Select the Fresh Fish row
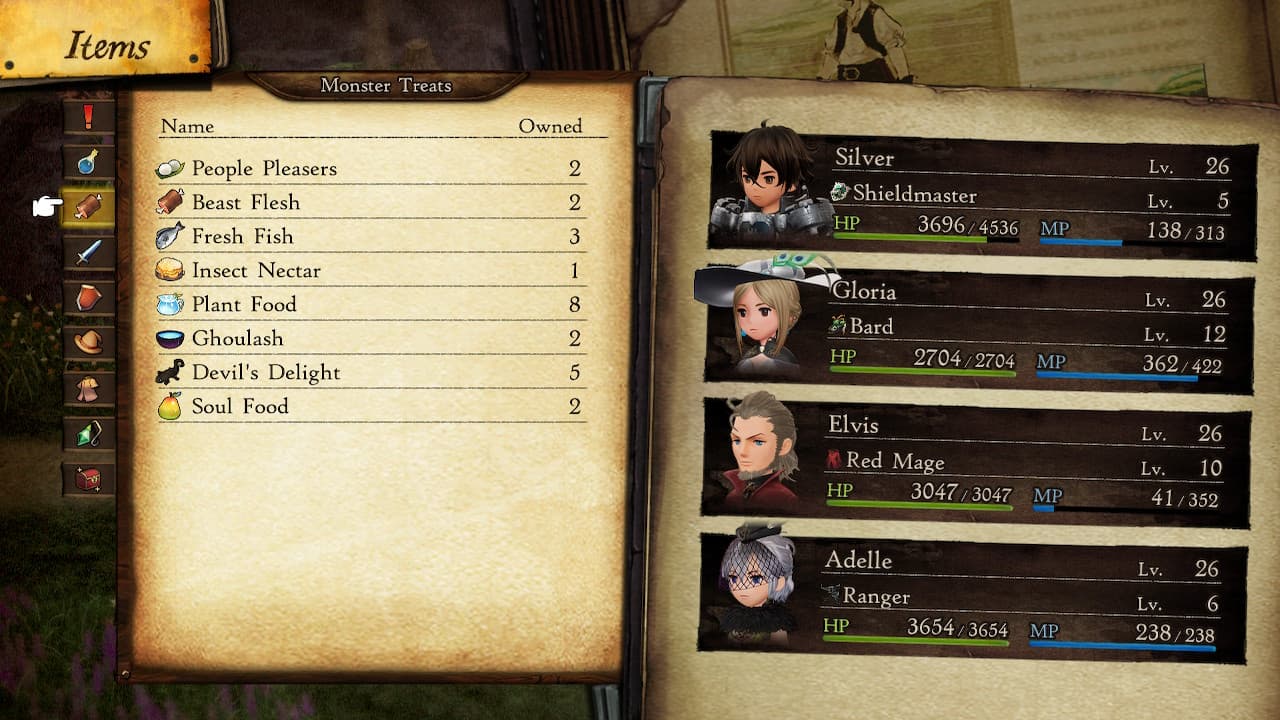This screenshot has width=1280, height=720. click(370, 236)
